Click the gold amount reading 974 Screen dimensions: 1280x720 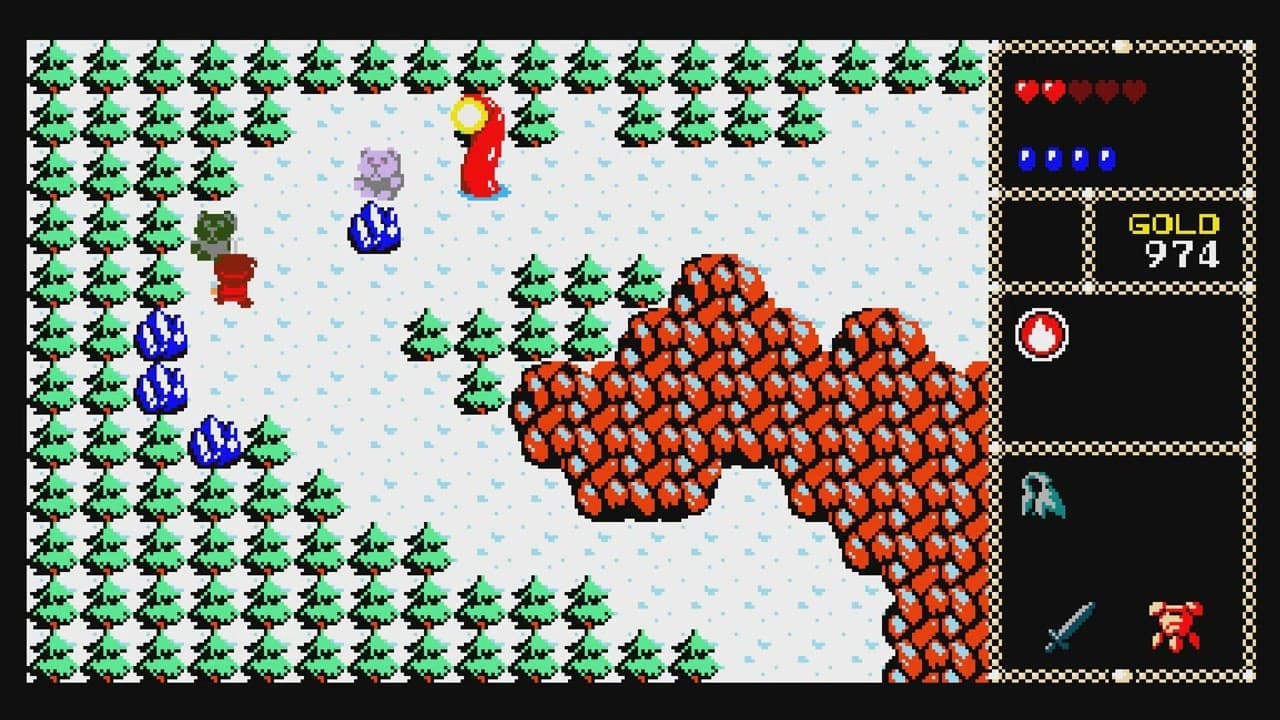point(1180,253)
